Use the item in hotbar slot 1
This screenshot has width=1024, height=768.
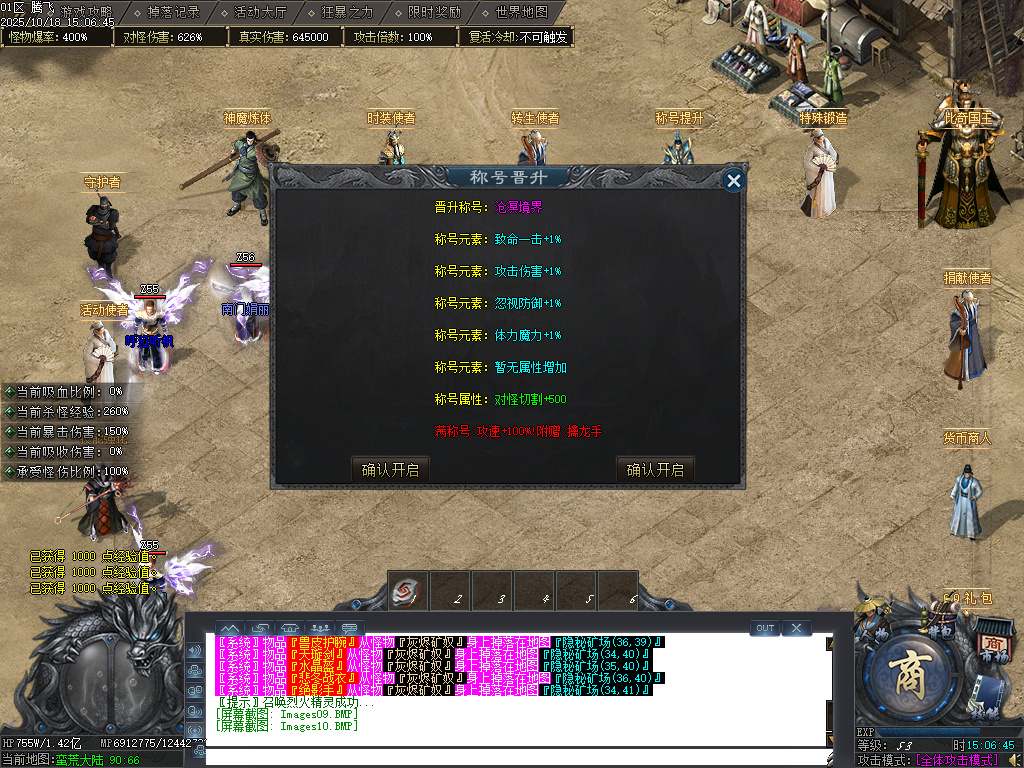(x=407, y=592)
